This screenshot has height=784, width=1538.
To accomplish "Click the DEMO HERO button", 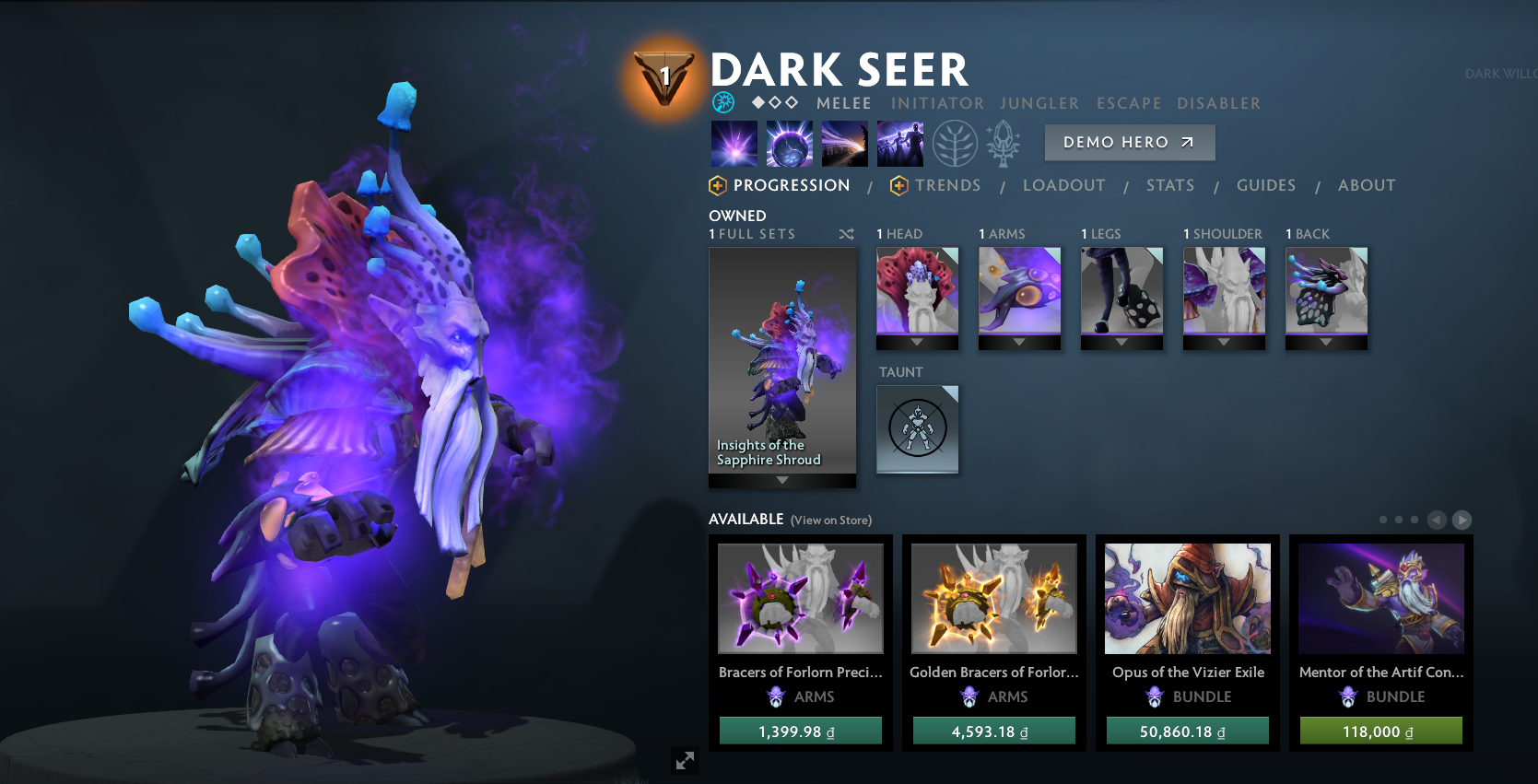I will click(x=1129, y=142).
